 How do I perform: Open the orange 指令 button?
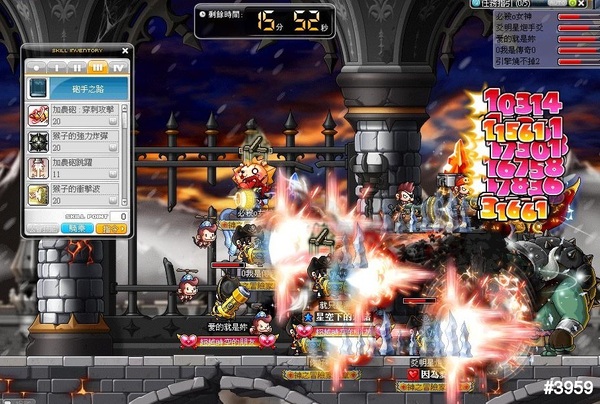pyautogui.click(x=110, y=229)
